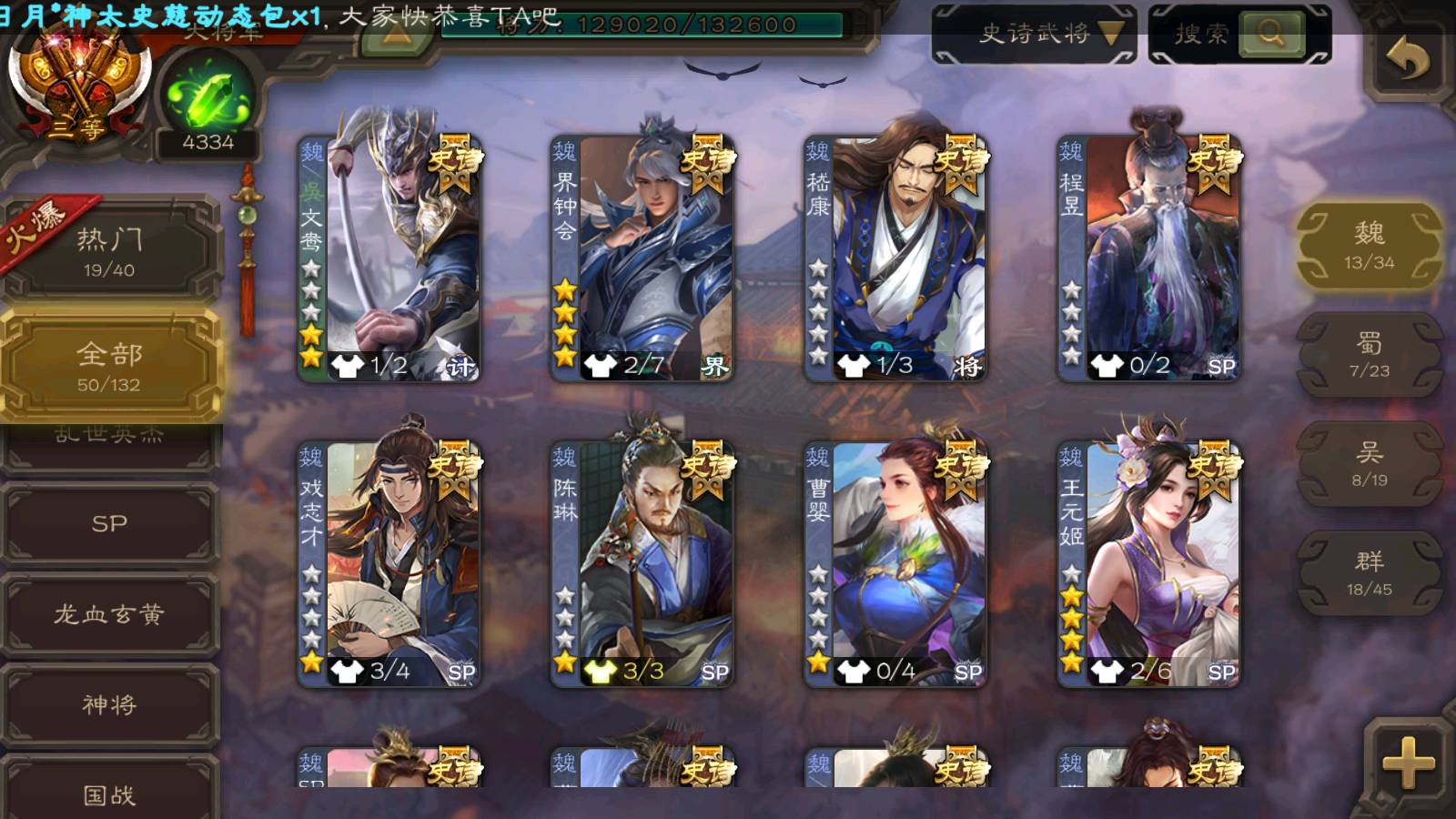Open the SP category tab

pos(109,523)
